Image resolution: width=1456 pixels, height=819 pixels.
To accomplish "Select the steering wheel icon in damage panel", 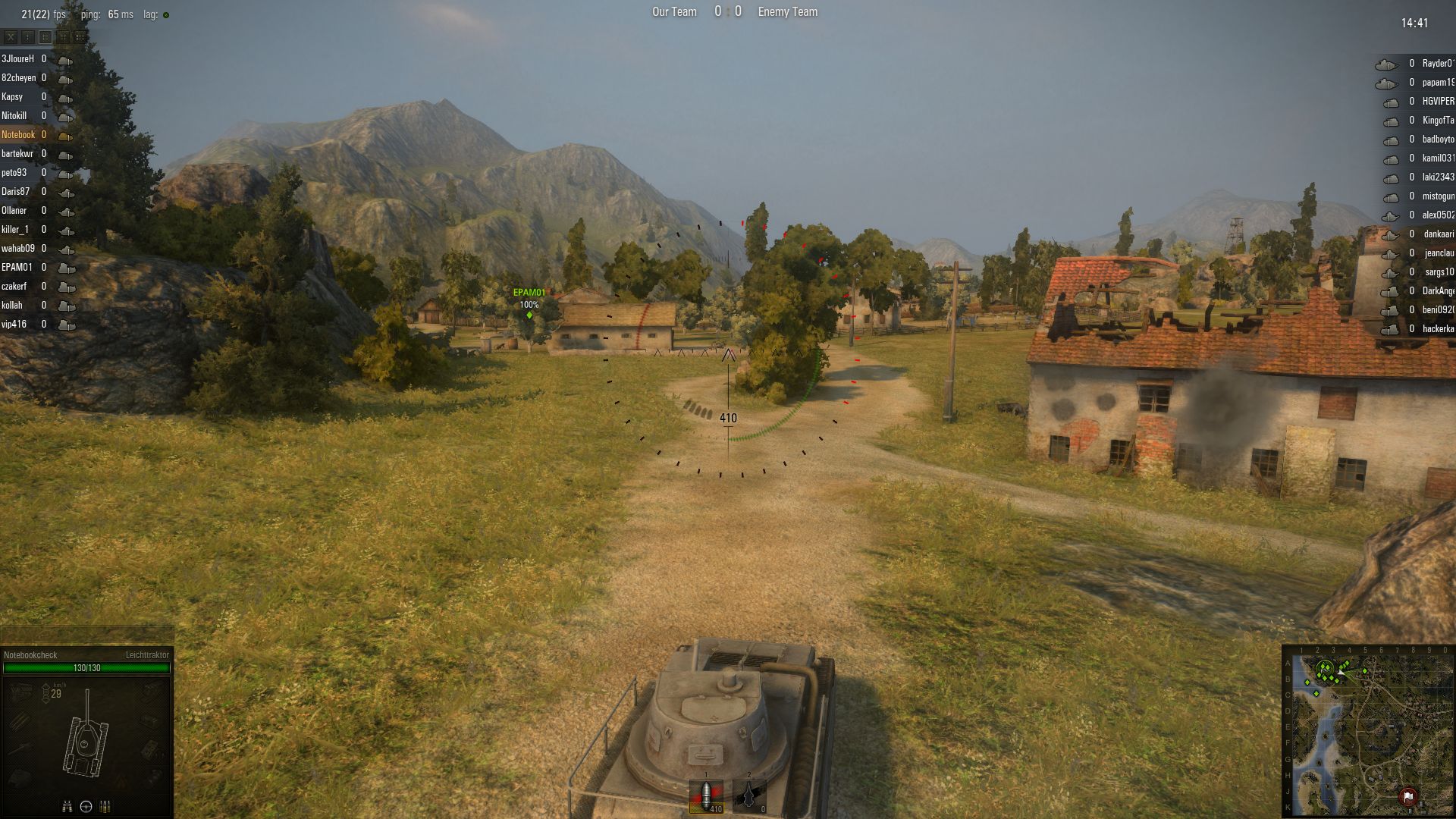I will click(x=86, y=807).
